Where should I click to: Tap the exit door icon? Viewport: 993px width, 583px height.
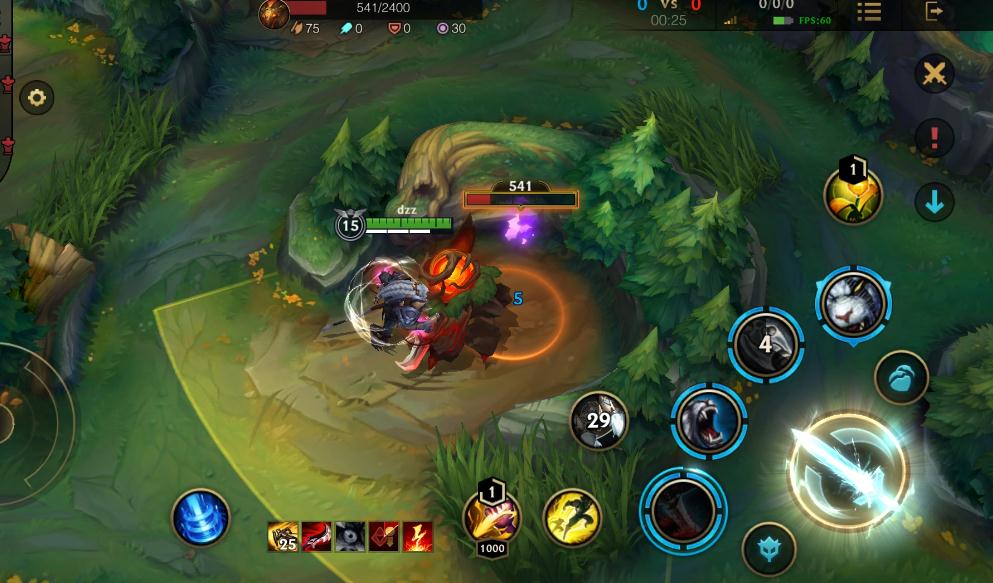[934, 12]
